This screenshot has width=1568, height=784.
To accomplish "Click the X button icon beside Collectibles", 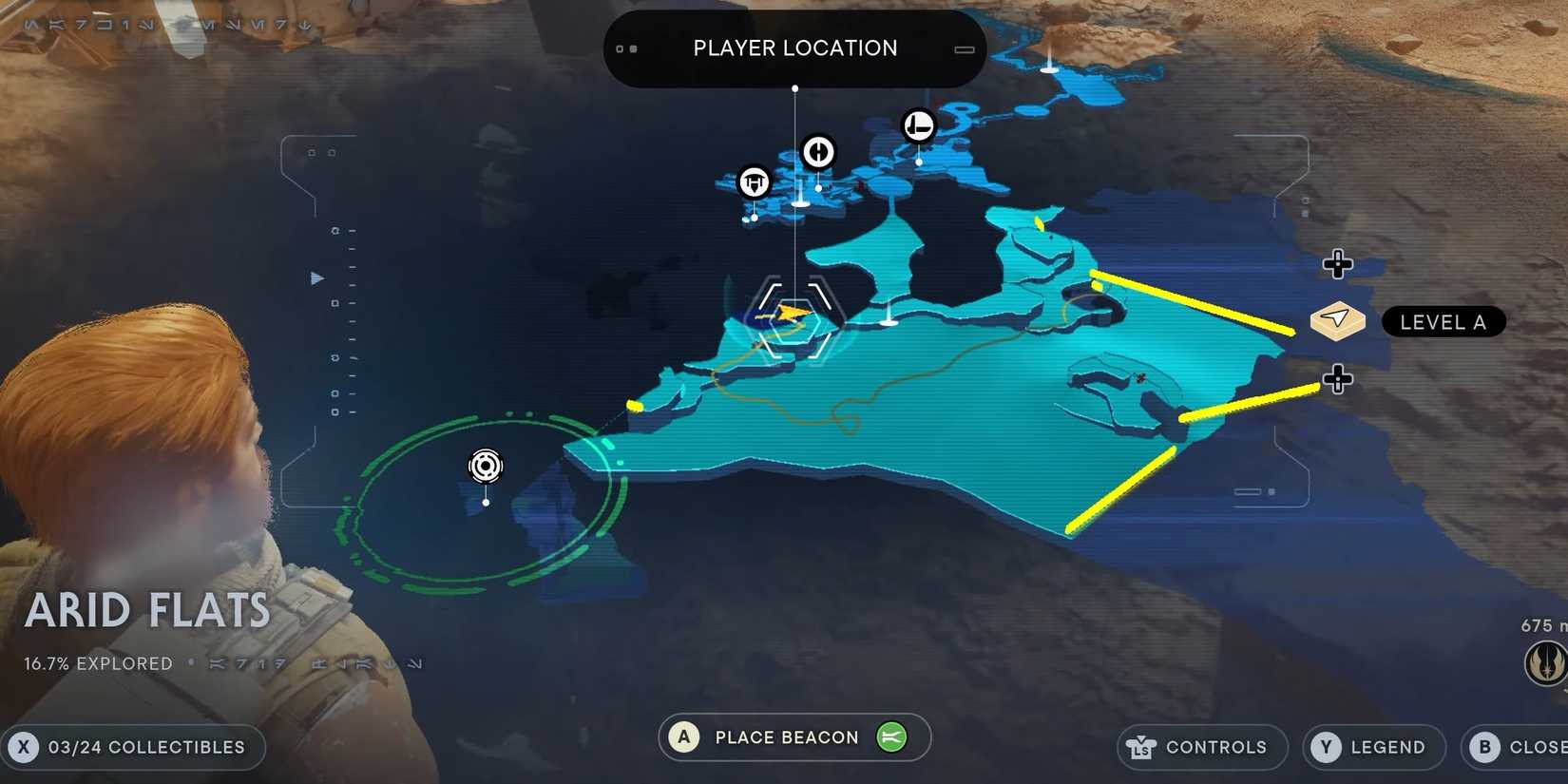I will click(x=24, y=747).
